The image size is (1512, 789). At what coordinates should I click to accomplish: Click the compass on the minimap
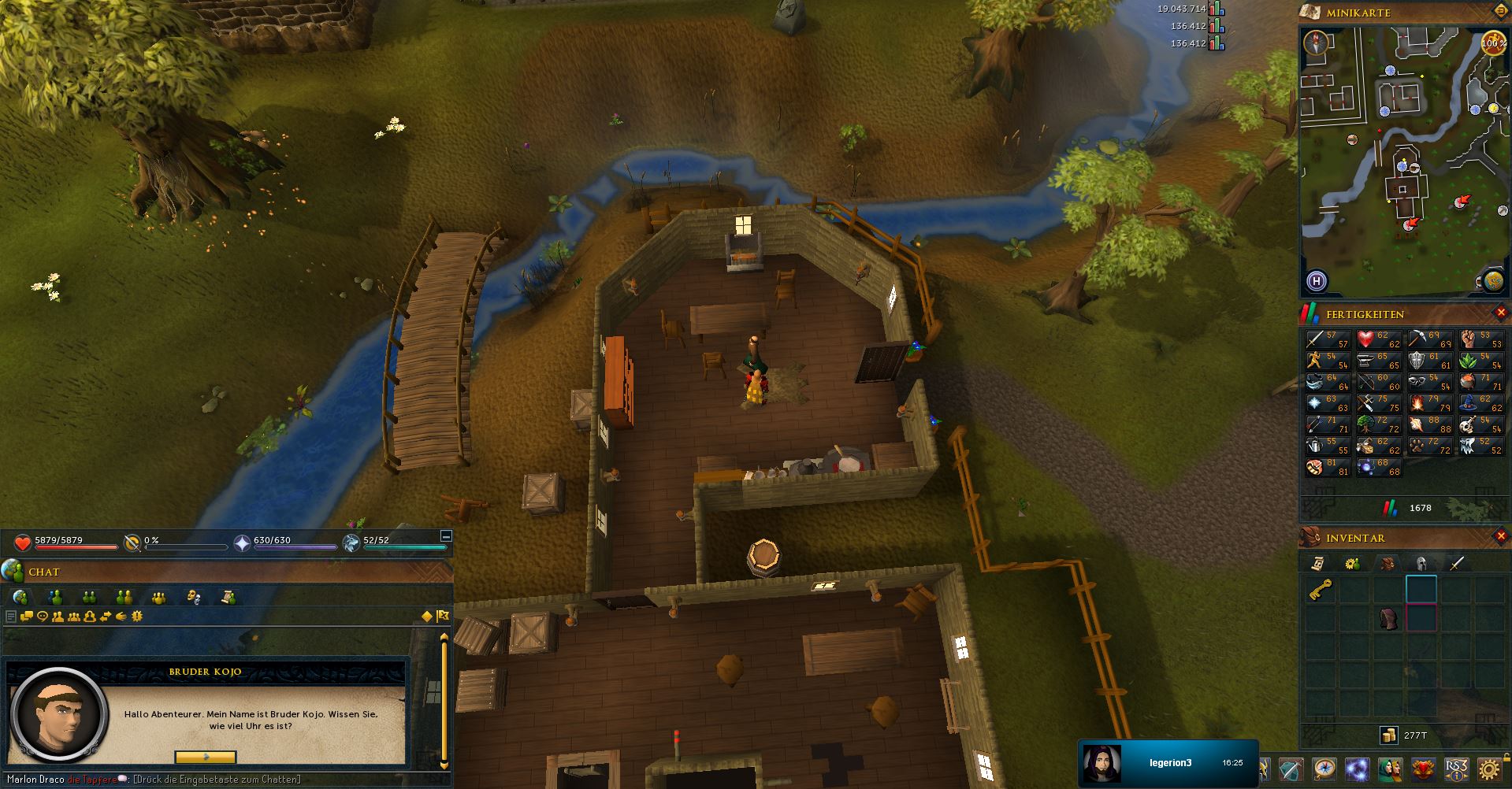(x=1315, y=43)
